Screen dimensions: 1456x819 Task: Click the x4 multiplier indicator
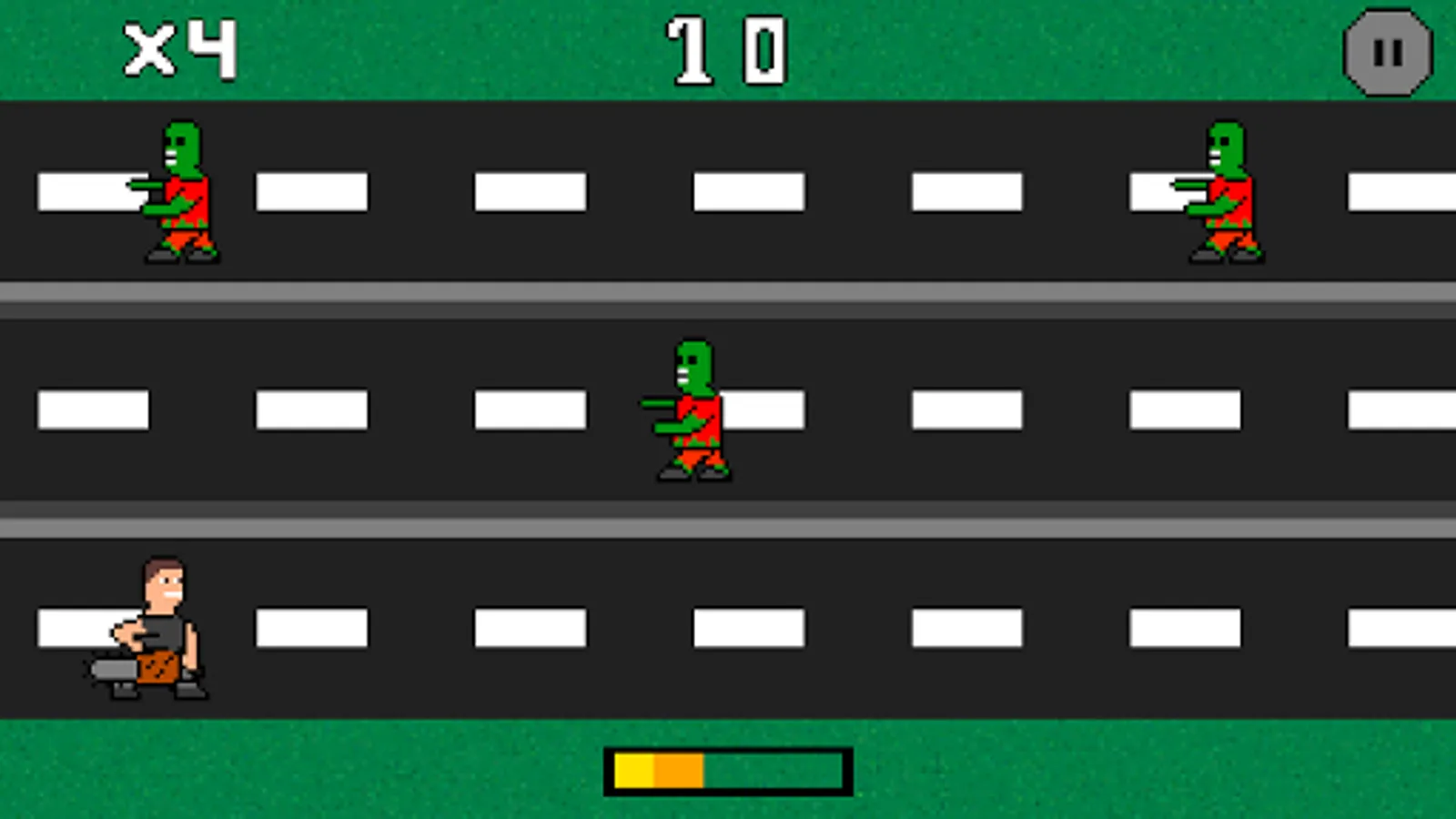[177, 45]
